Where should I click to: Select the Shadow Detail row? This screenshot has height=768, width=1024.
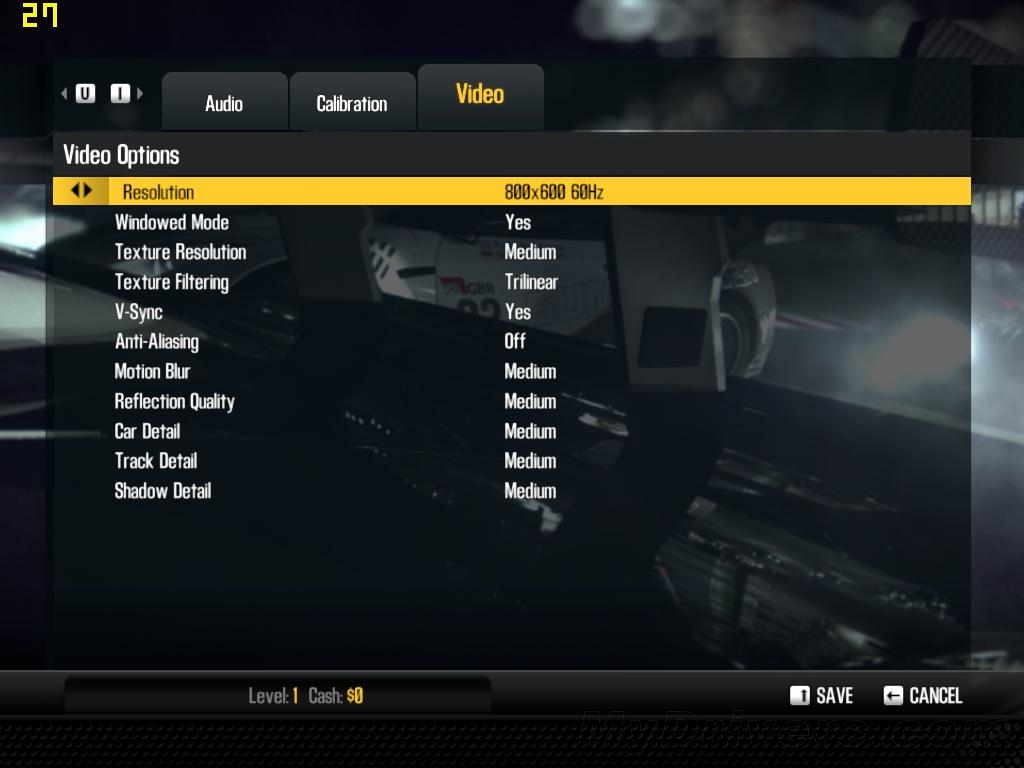(x=163, y=491)
